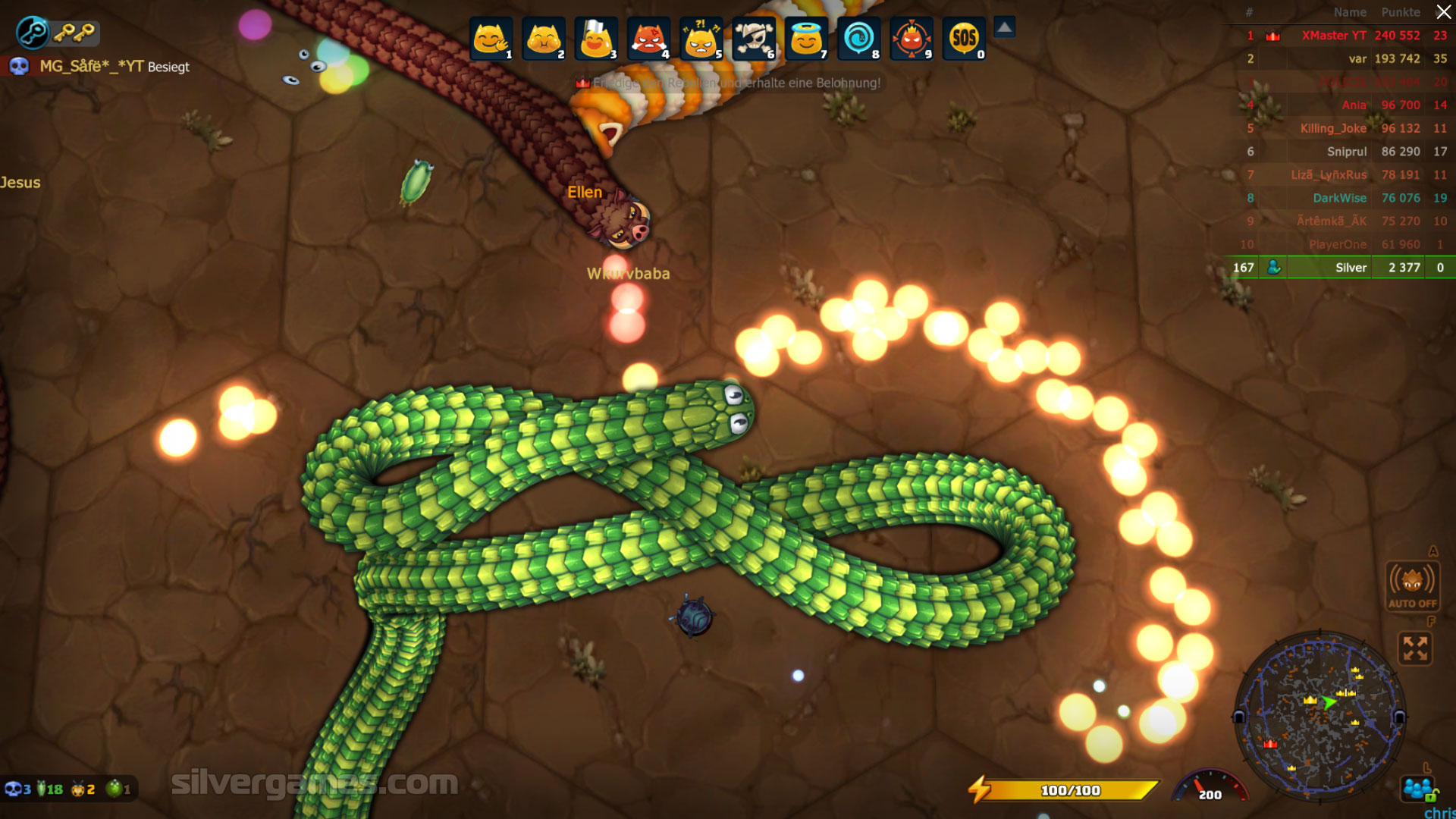Send the waving smile emote
The image size is (1456, 819).
click(x=491, y=39)
